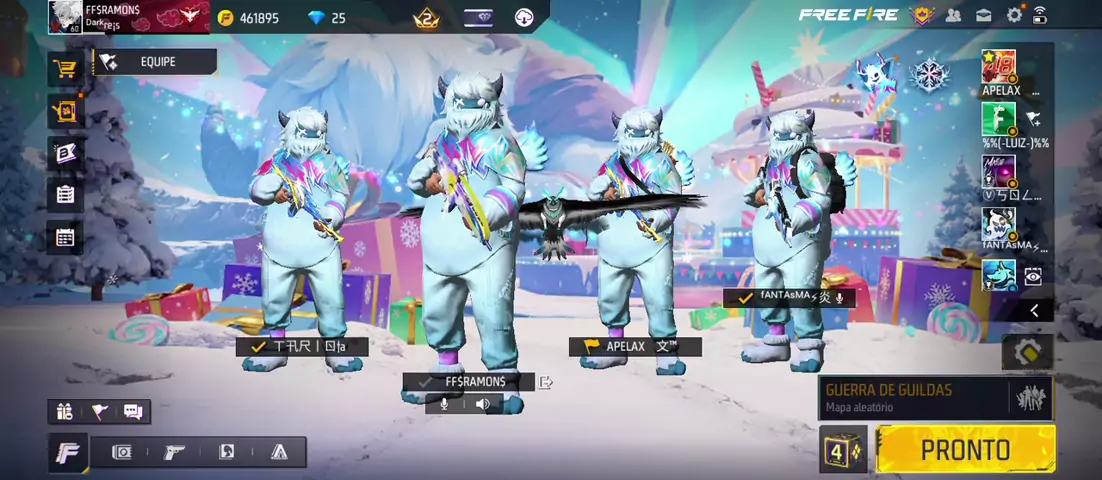This screenshot has height=480, width=1102.
Task: Open the gold rank crown badge
Action: click(426, 17)
